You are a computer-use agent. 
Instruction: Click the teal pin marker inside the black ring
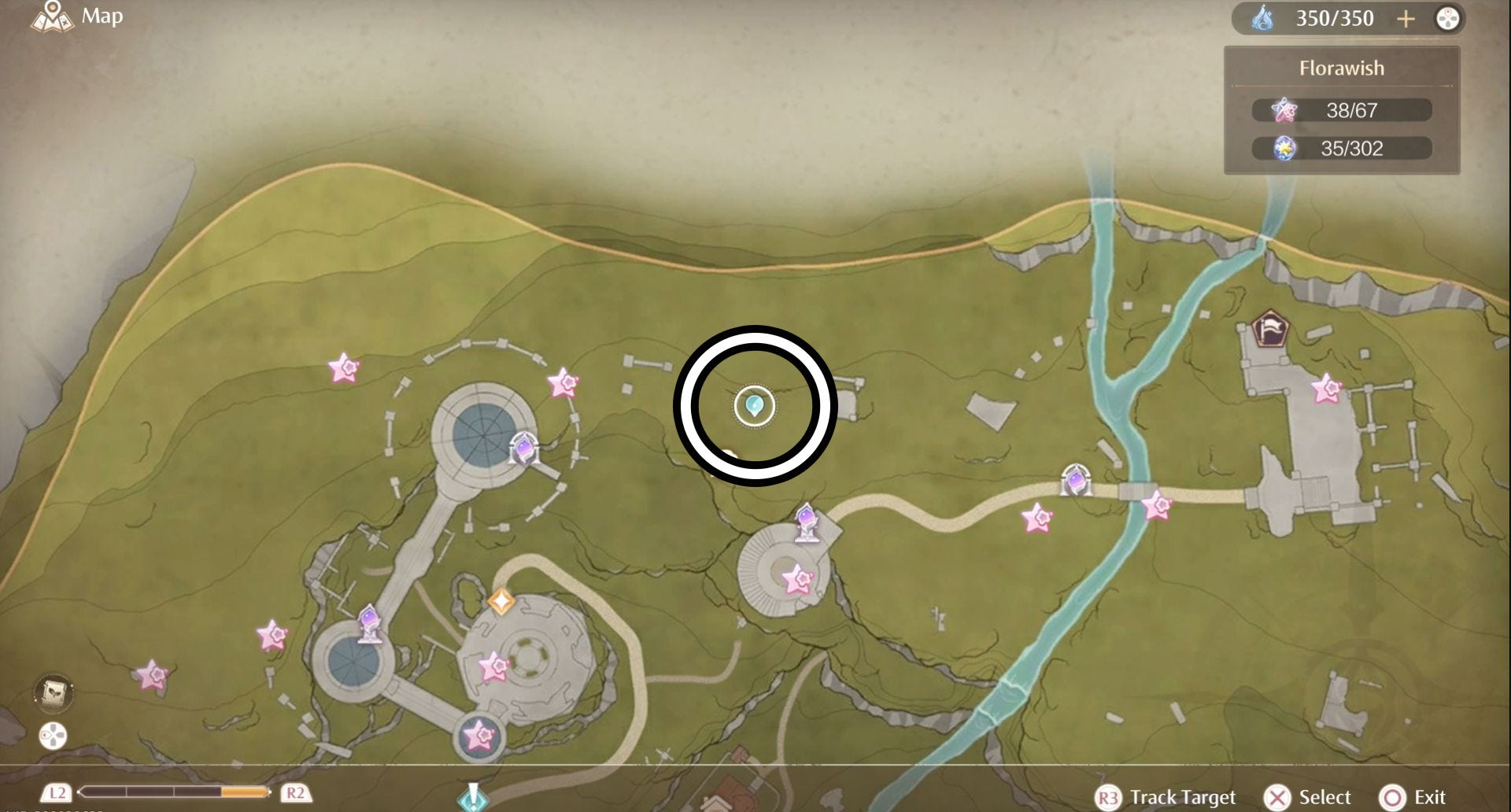point(754,406)
